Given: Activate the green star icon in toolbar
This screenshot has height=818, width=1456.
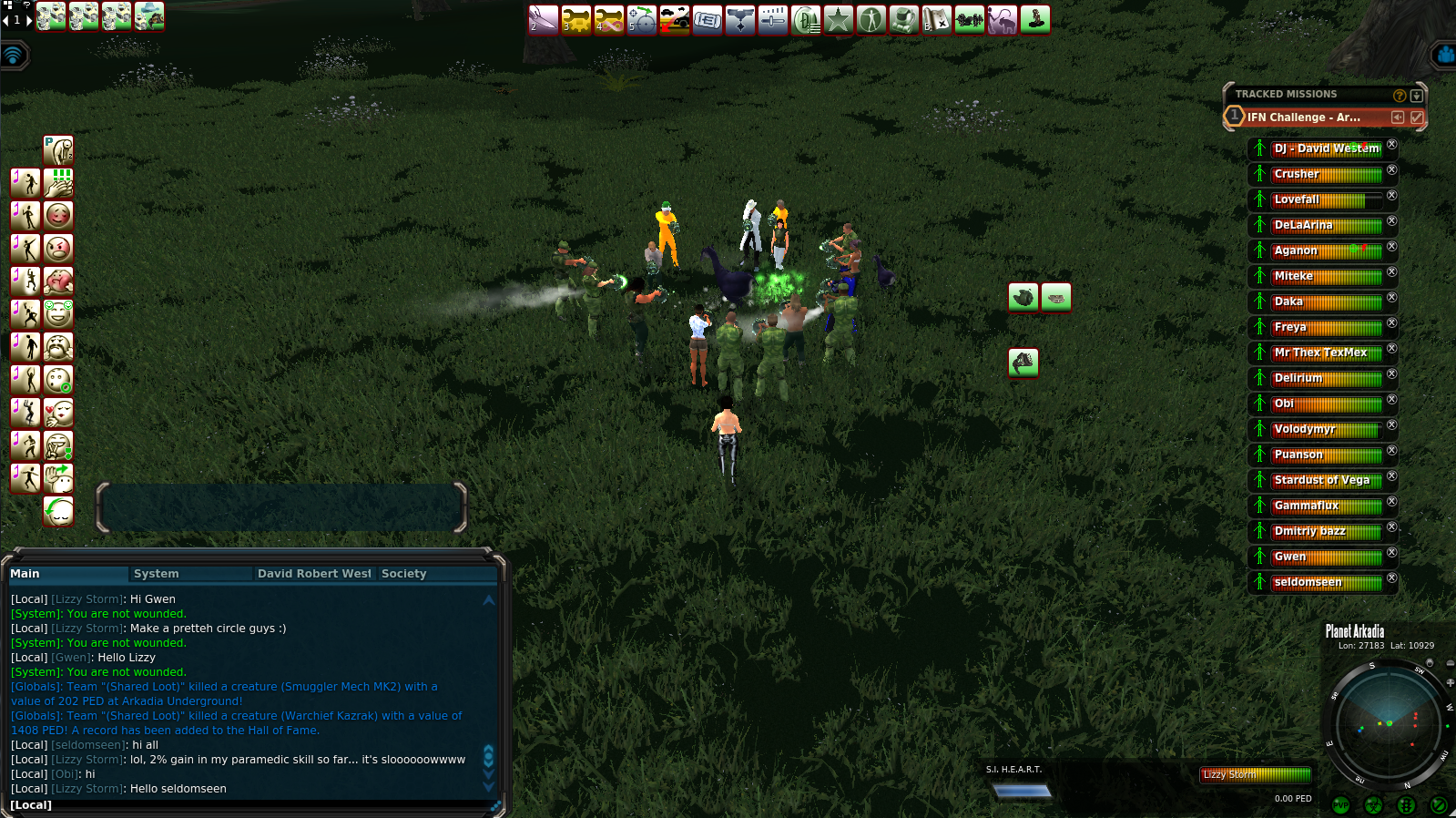Looking at the screenshot, I should point(839,19).
